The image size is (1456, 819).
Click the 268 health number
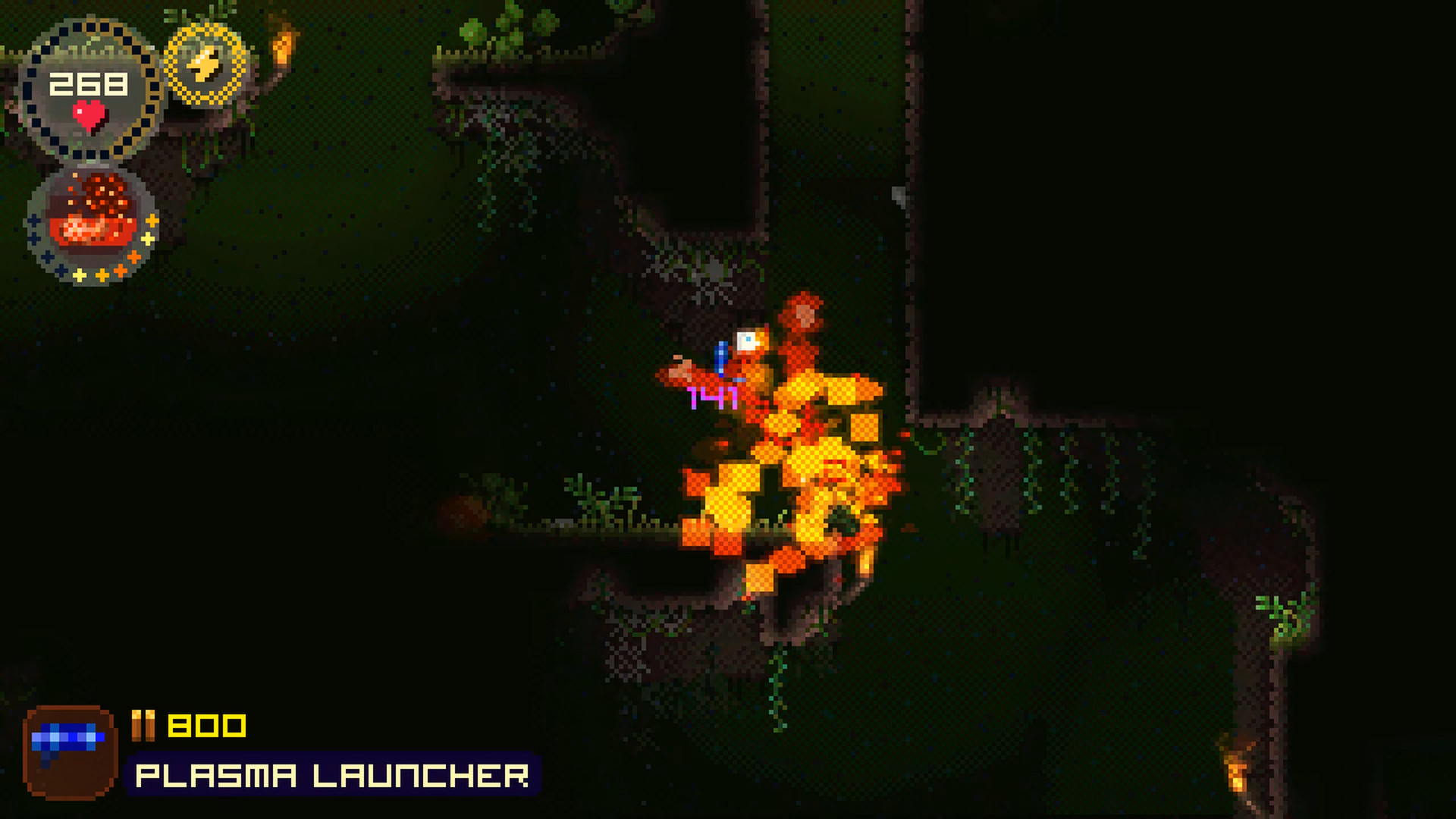pos(89,81)
